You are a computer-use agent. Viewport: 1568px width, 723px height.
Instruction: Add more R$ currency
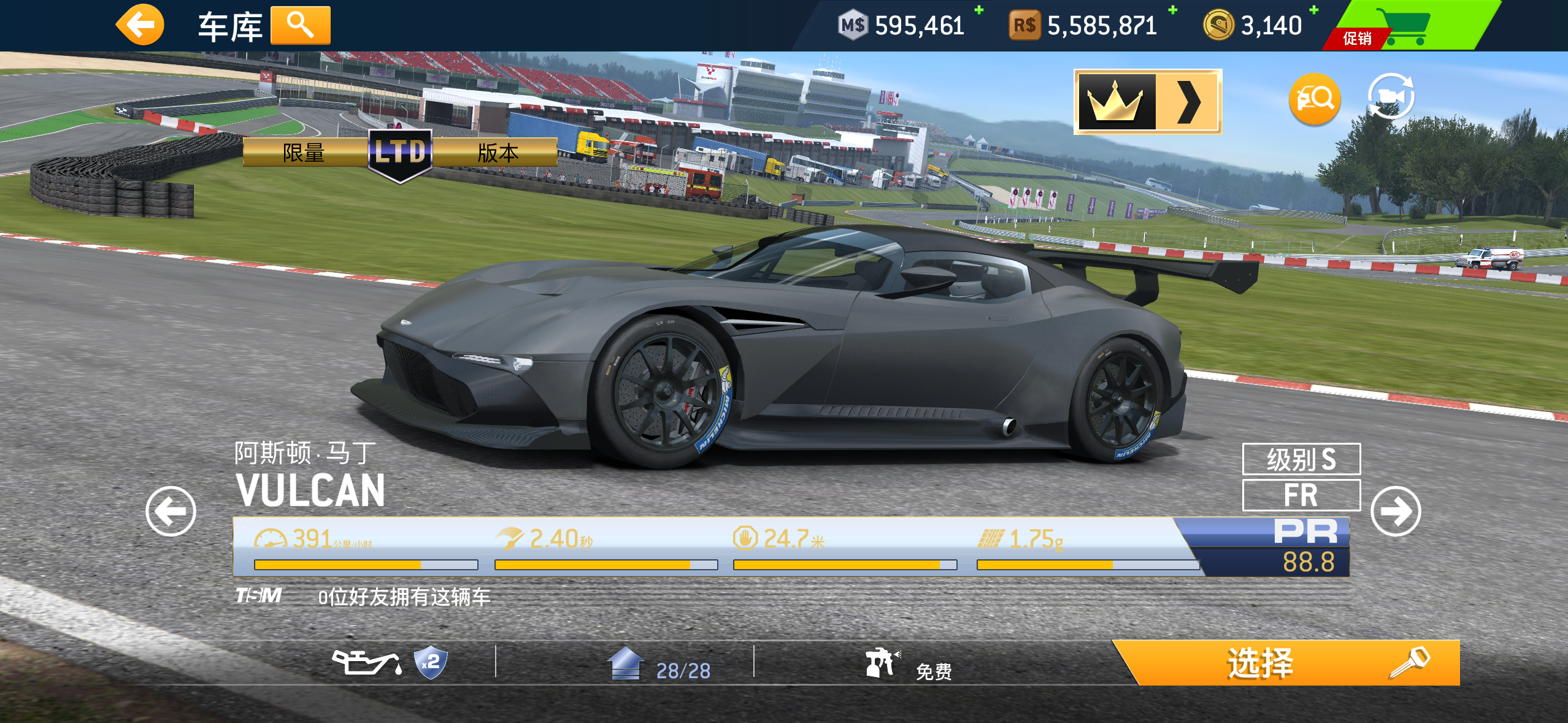[x=1173, y=10]
